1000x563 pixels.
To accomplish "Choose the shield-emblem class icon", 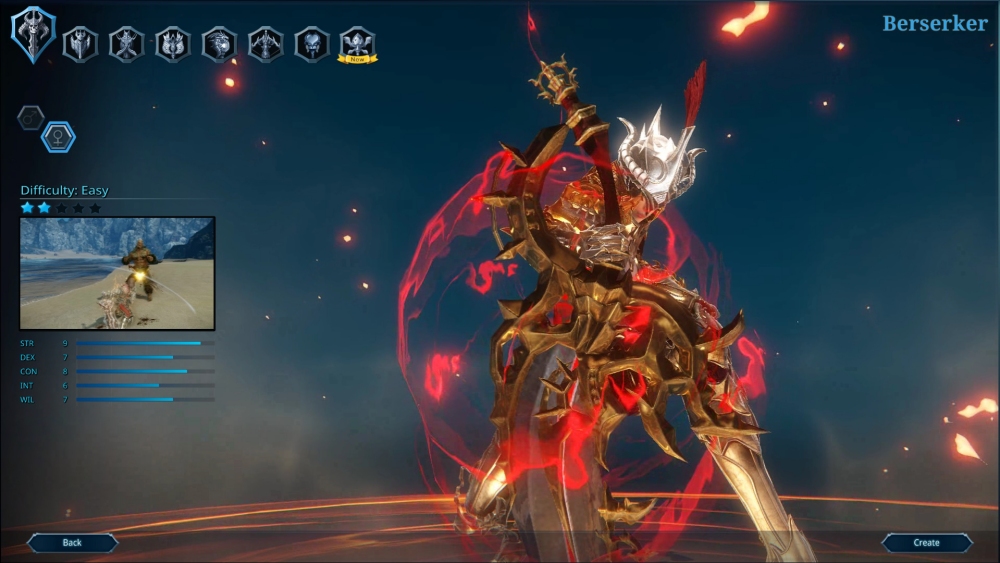I will (x=80, y=44).
